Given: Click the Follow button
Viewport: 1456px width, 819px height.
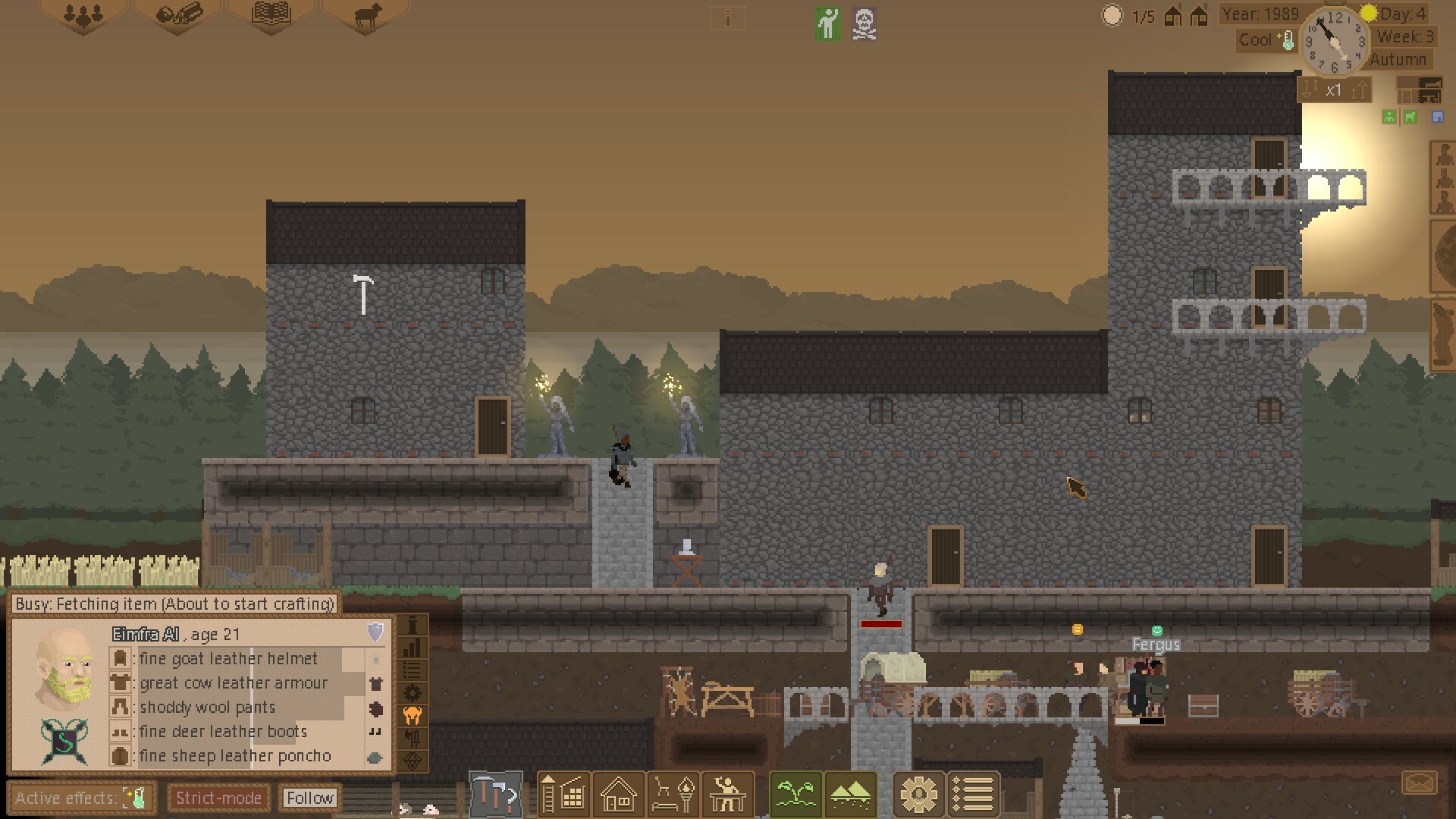Looking at the screenshot, I should click(309, 798).
